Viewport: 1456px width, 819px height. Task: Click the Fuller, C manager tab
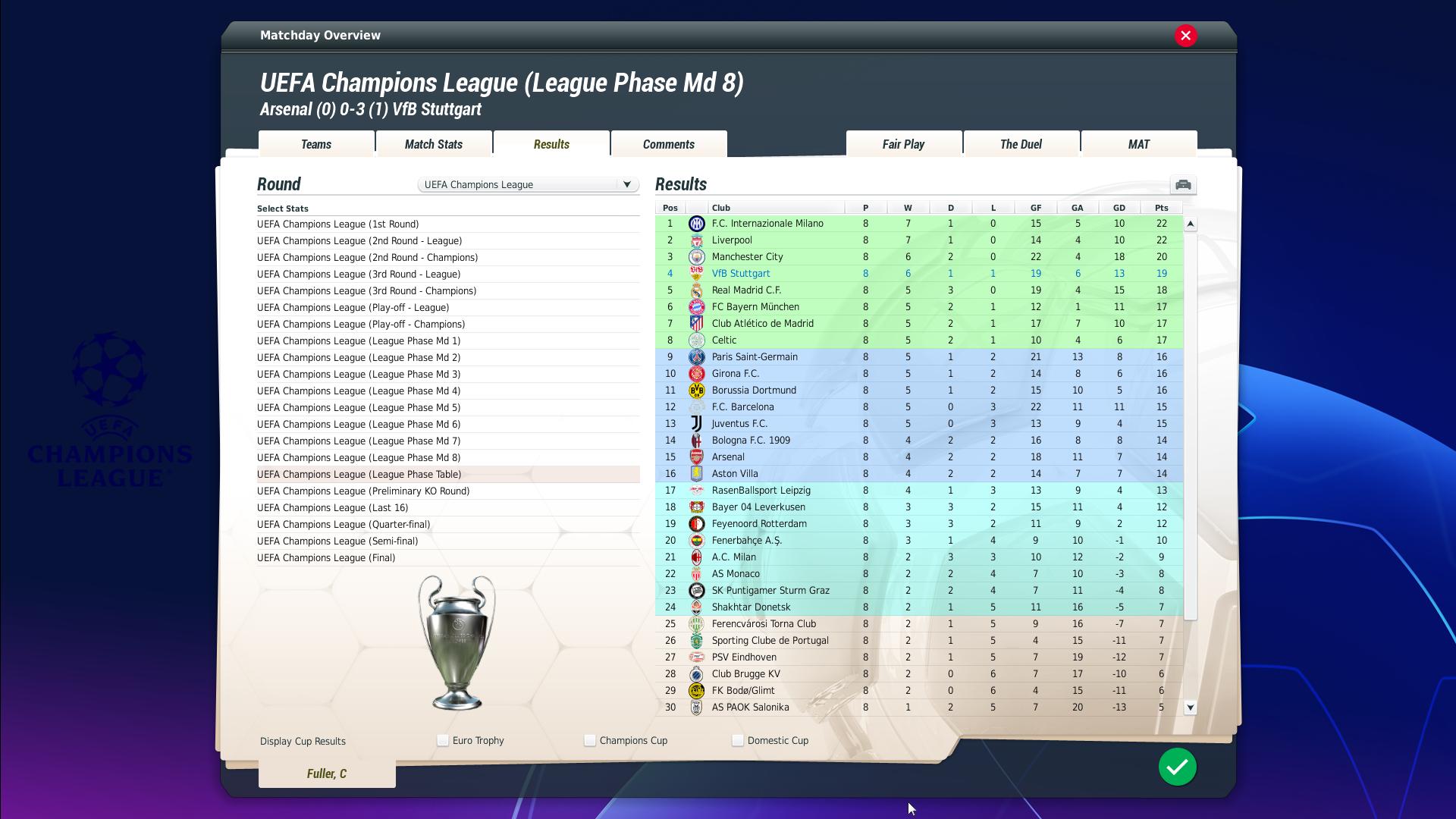pos(327,773)
